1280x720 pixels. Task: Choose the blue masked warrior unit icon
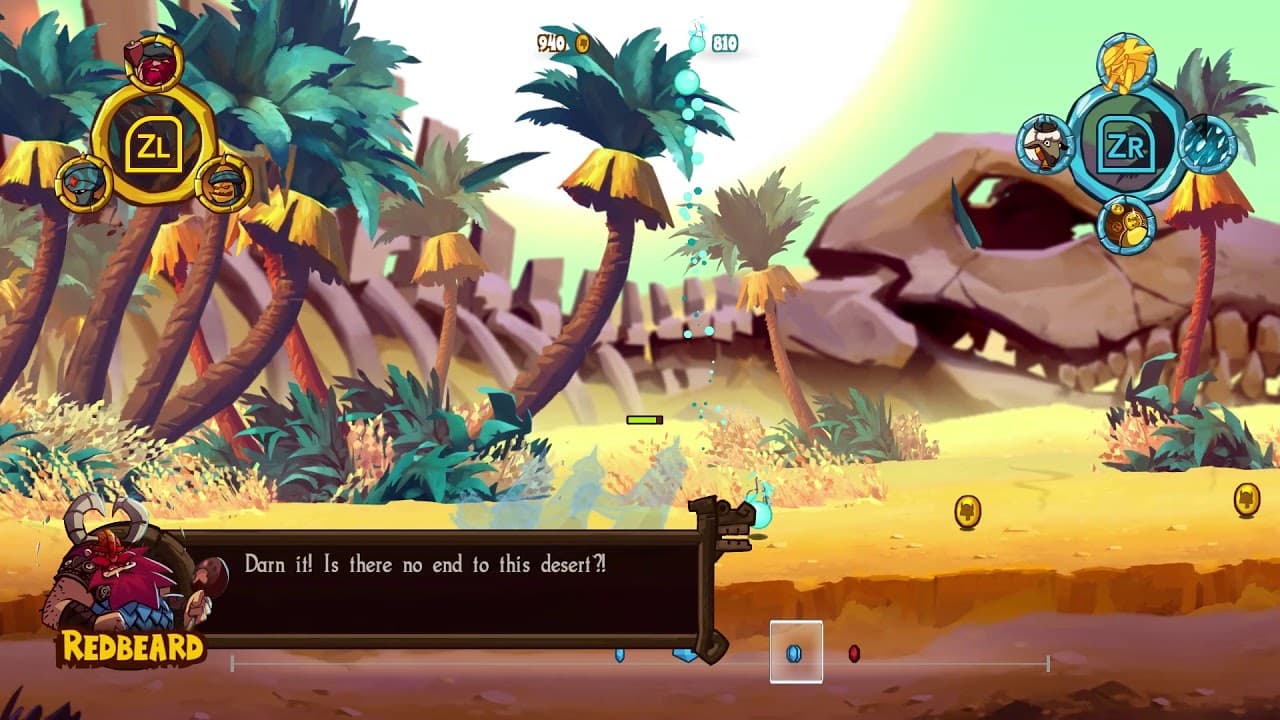click(x=83, y=183)
